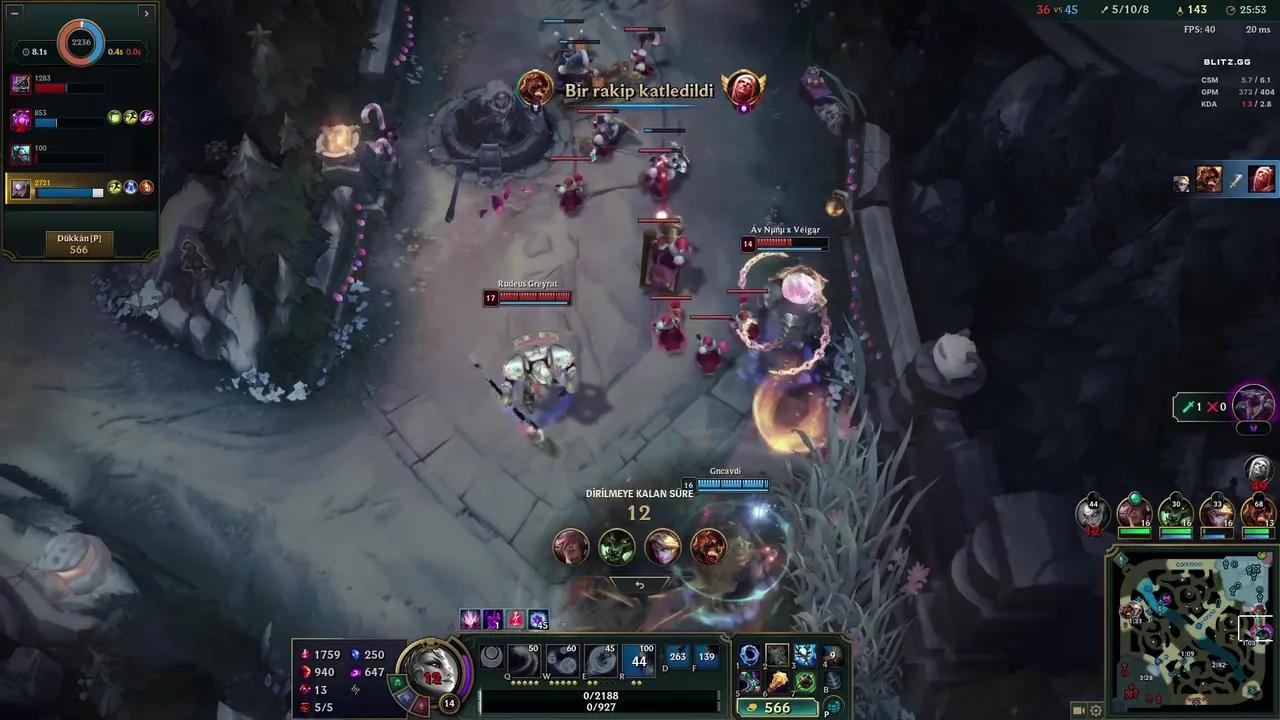Image resolution: width=1280 pixels, height=720 pixels.
Task: Open the Blitz.gg overlay champion portrait
Action: [x=1209, y=181]
